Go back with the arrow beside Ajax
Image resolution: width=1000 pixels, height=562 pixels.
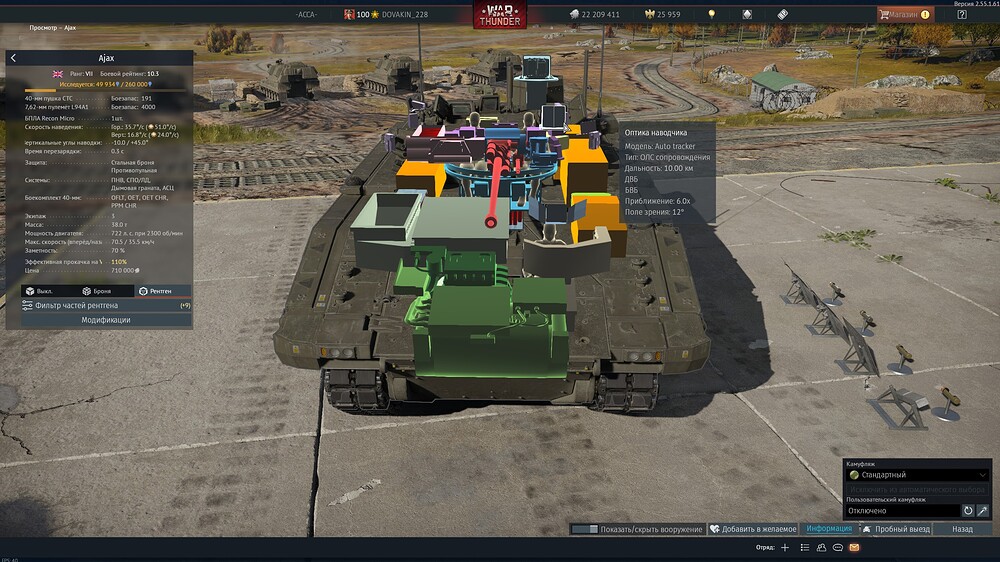13,58
